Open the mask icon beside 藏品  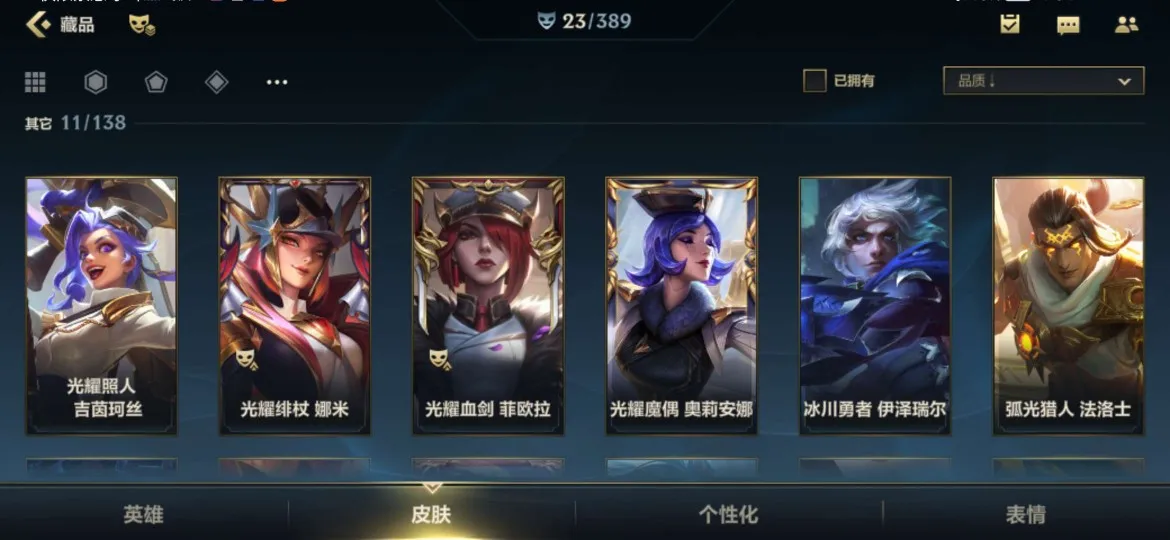pyautogui.click(x=141, y=25)
